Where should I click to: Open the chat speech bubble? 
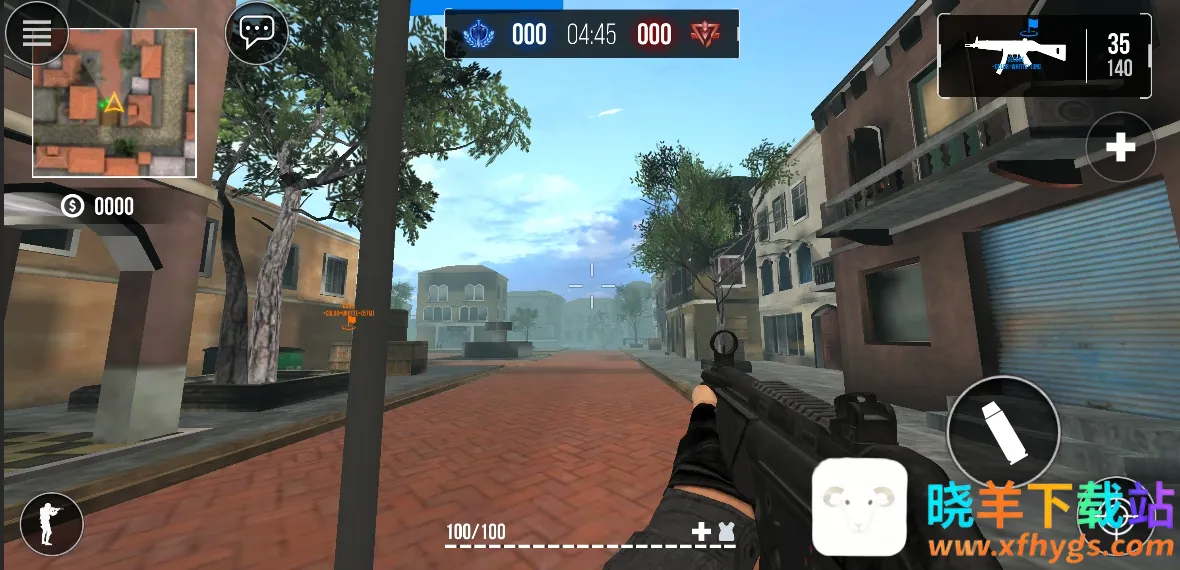(257, 33)
